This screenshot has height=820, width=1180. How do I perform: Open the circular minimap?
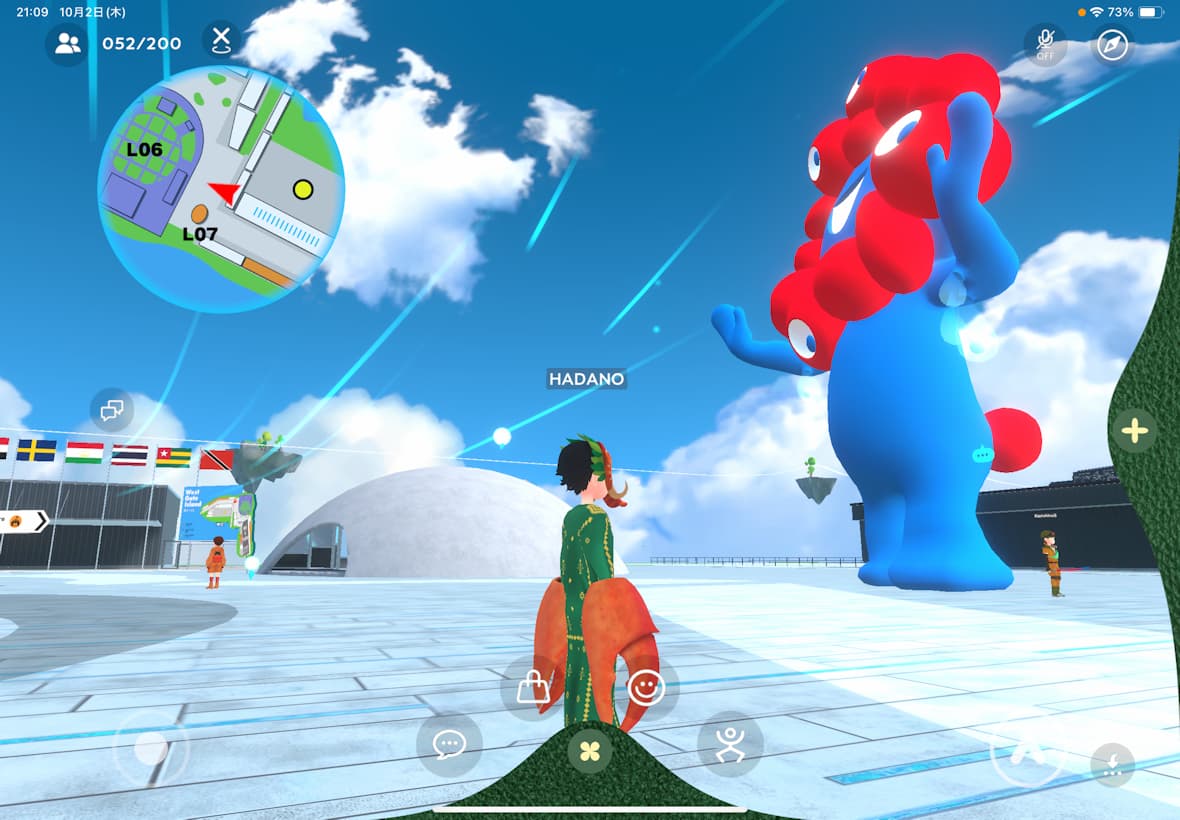(221, 189)
